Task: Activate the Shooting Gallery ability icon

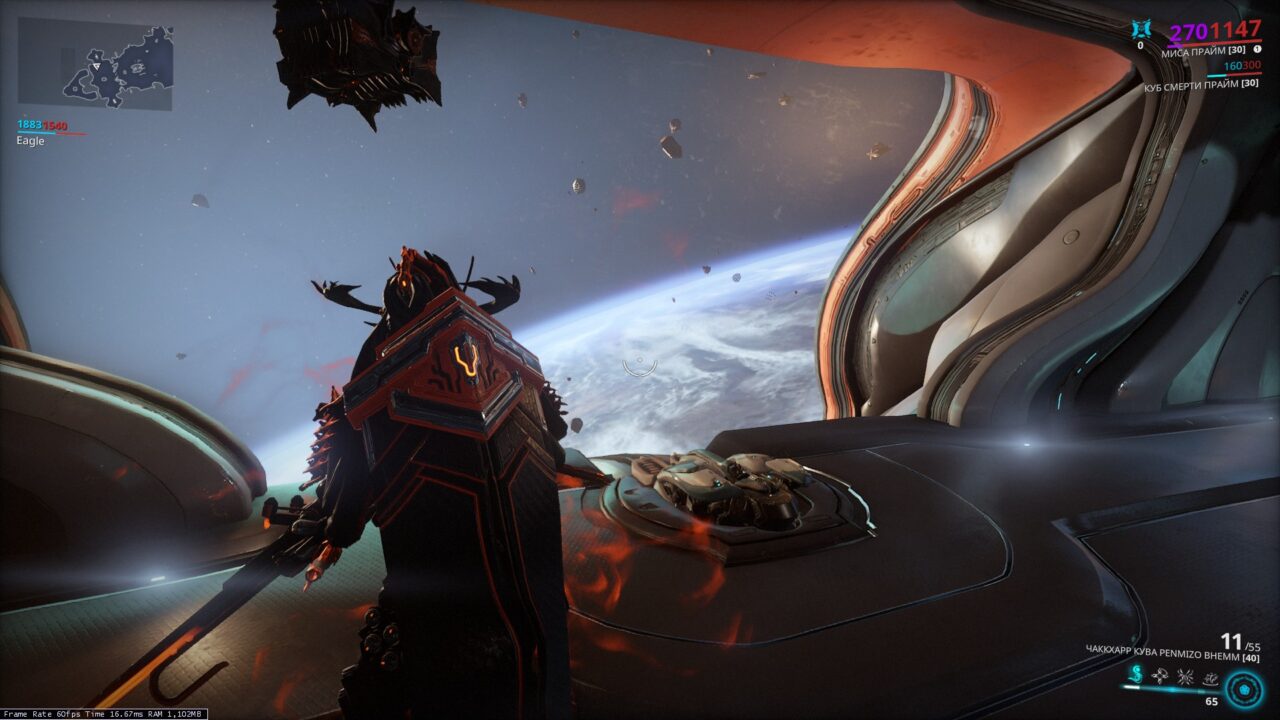Action: [1161, 676]
